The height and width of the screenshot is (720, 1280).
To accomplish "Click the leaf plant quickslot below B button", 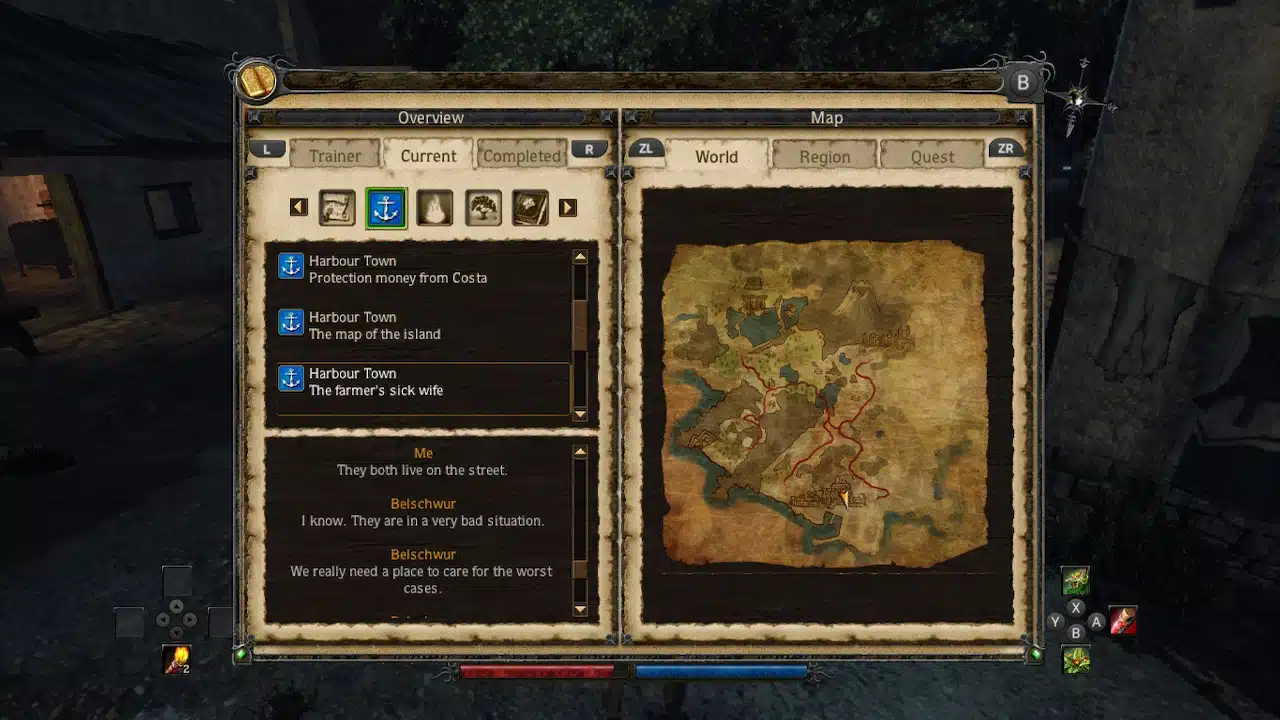I will click(x=1076, y=660).
